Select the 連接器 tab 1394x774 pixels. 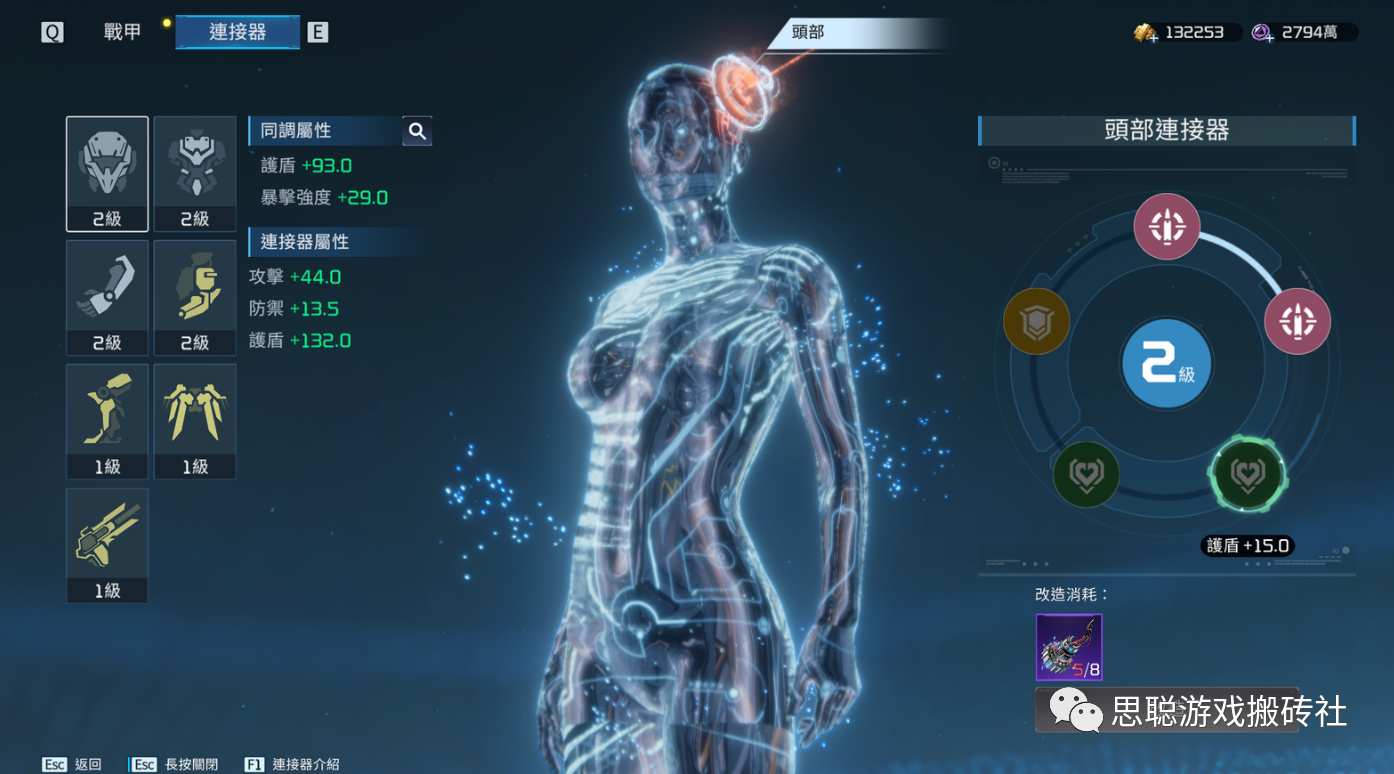(x=238, y=32)
